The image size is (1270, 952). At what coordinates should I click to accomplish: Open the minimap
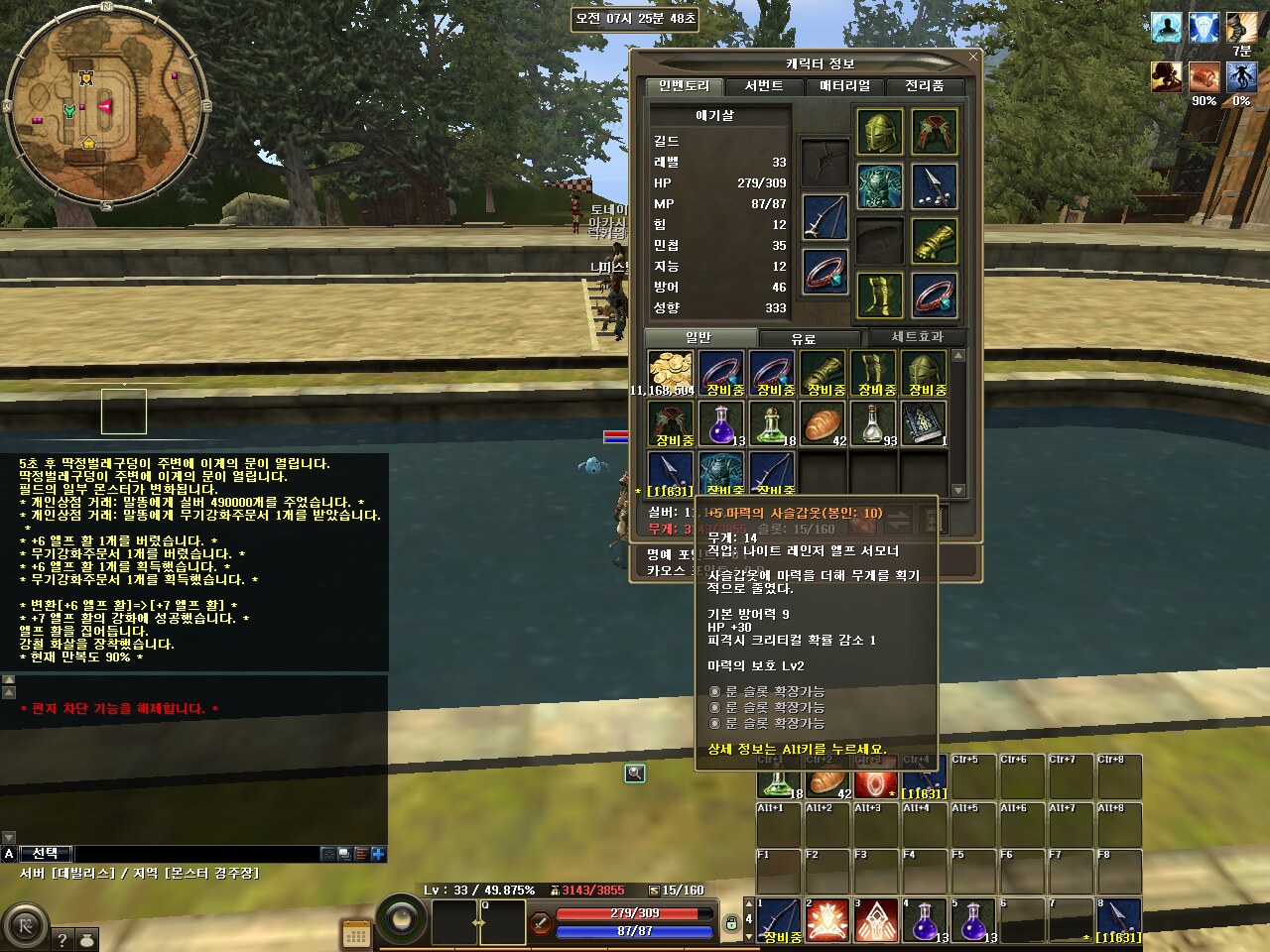pyautogui.click(x=105, y=106)
